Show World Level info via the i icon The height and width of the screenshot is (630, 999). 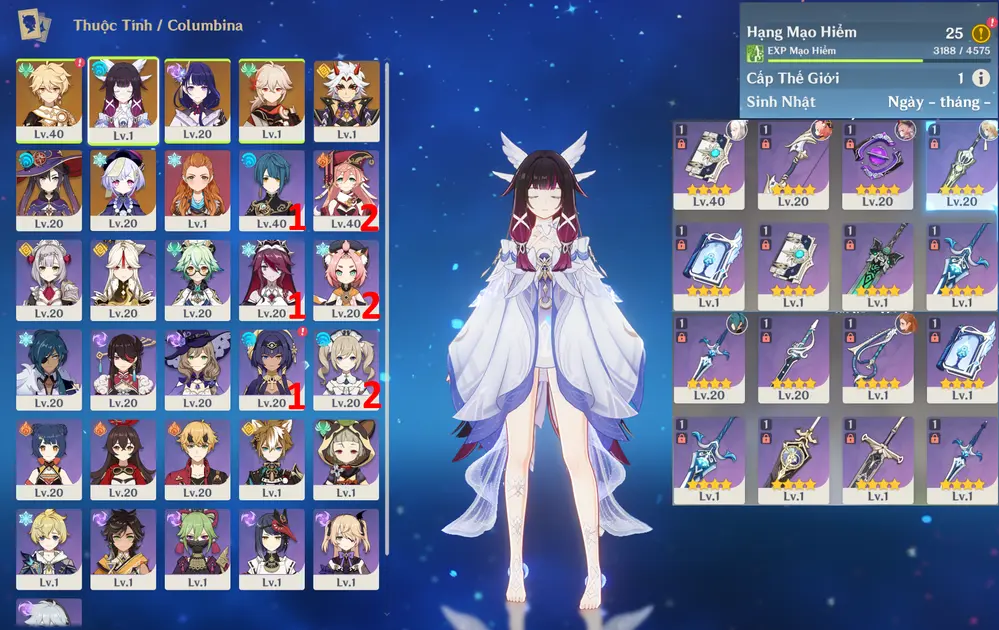click(980, 78)
